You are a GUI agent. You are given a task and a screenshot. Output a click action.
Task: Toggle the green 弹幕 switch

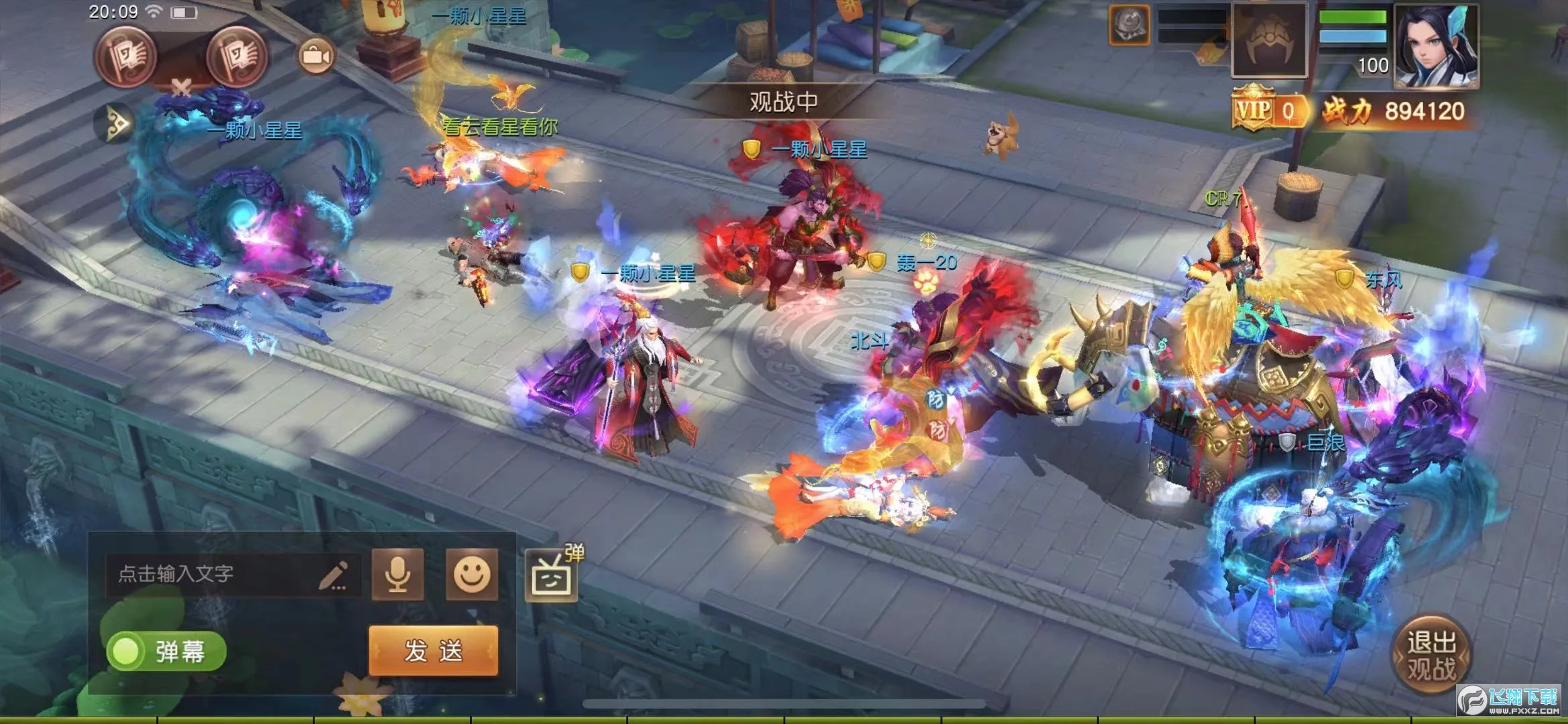tap(166, 651)
